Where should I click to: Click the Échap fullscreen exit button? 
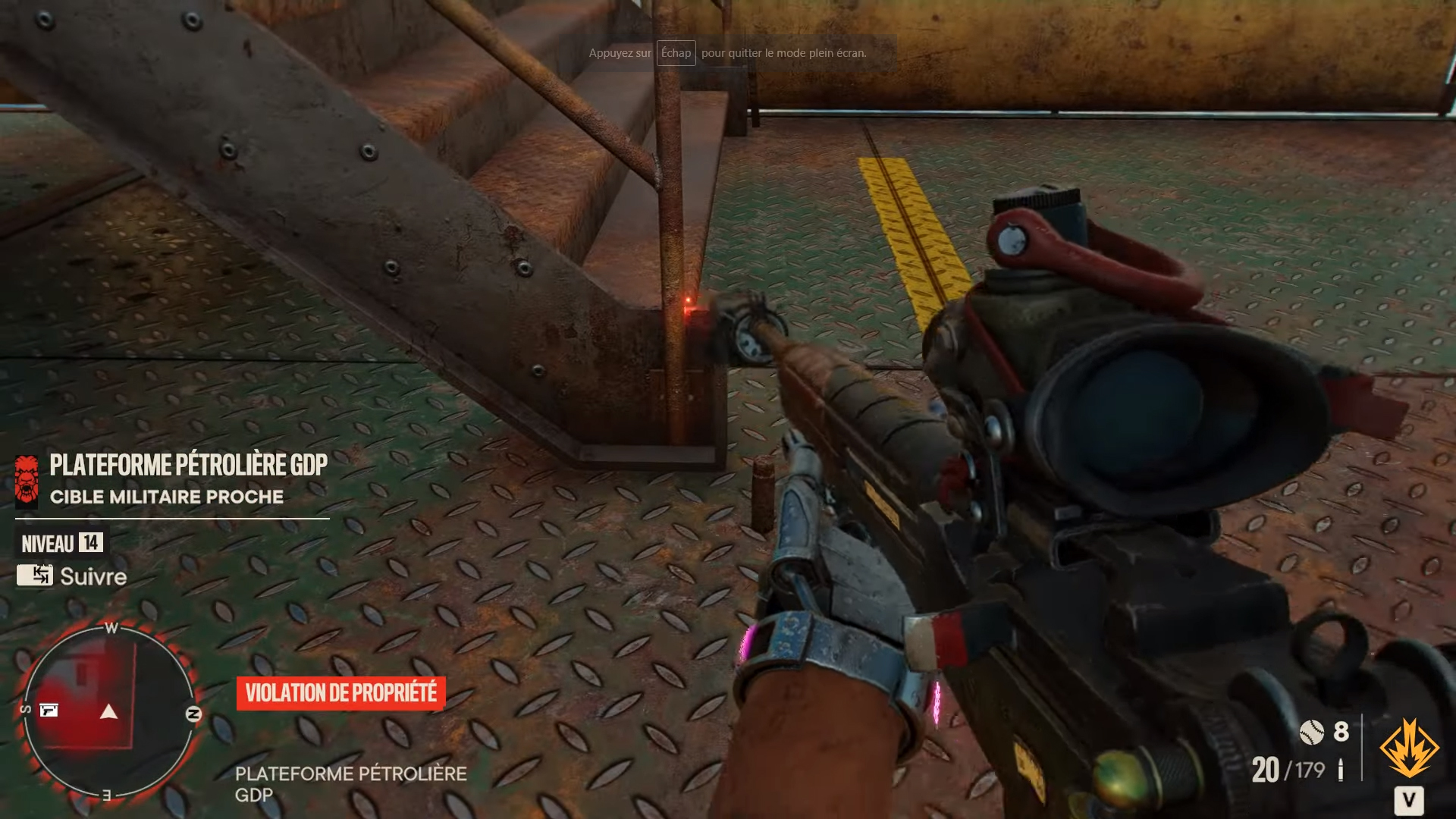pyautogui.click(x=676, y=53)
